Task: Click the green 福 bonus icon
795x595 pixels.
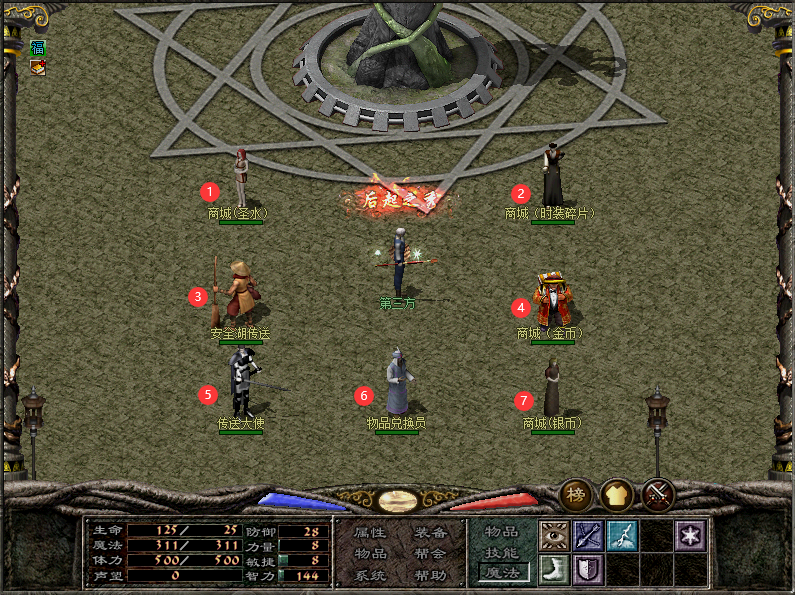Action: tap(38, 48)
